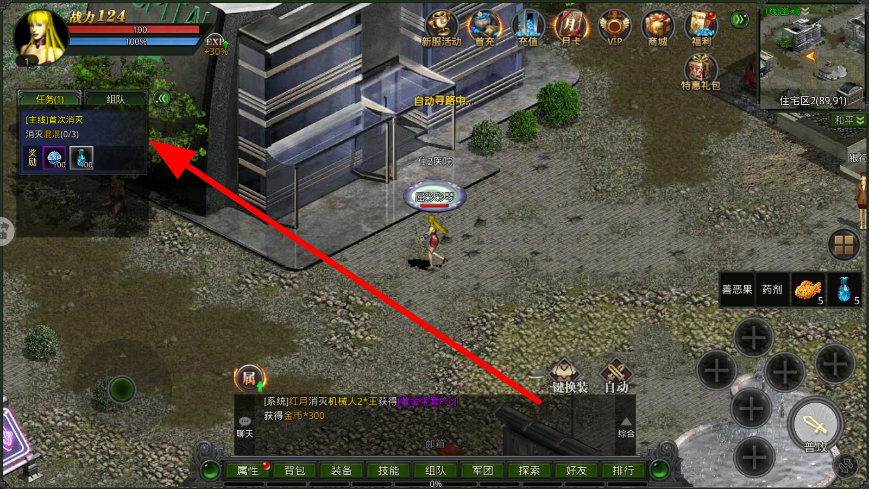Screen dimensions: 869x489
Task: Open the 特惠礼包 gift pack icon
Action: 700,72
